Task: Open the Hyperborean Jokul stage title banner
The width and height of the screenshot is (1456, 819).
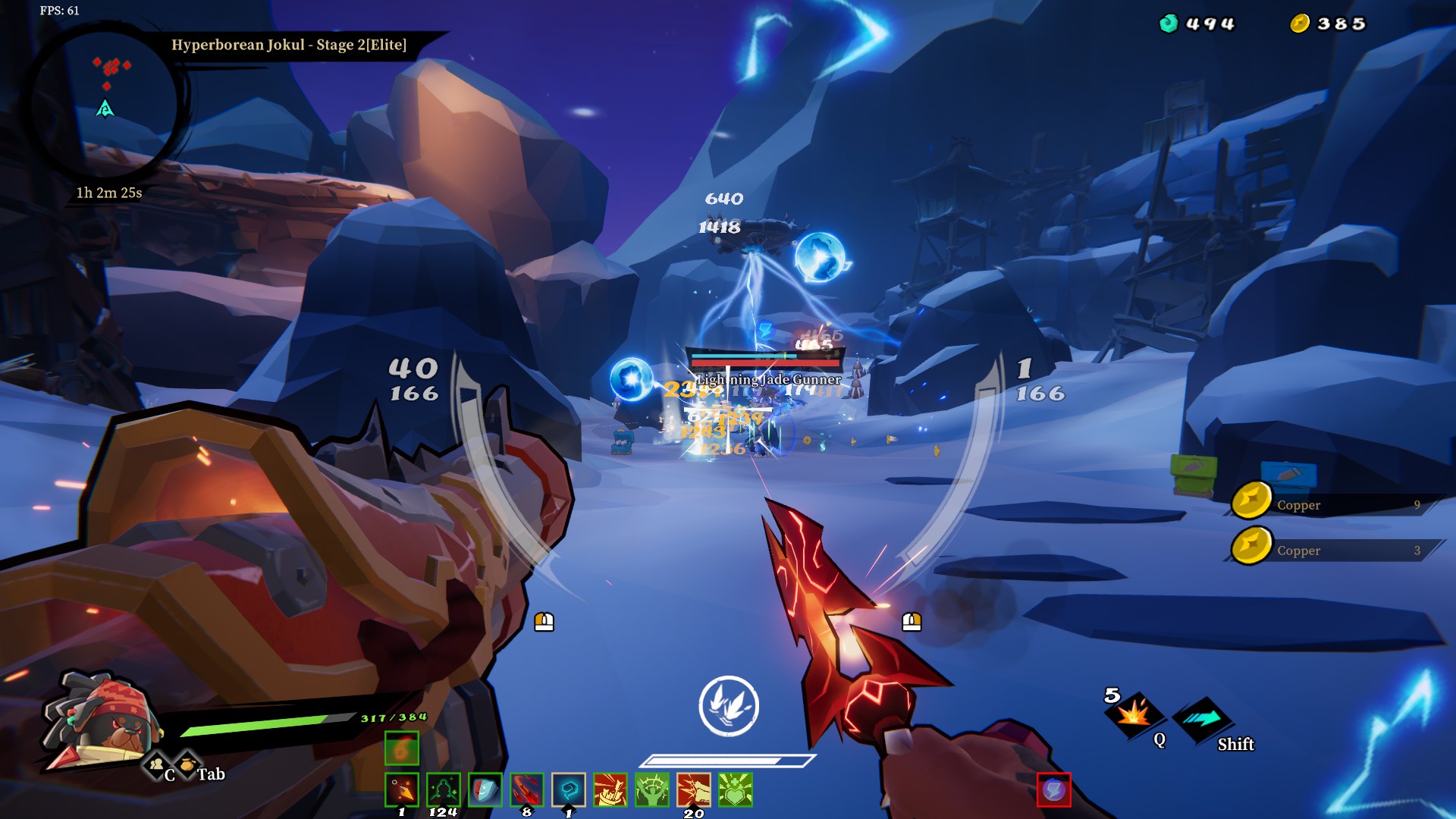Action: coord(289,45)
